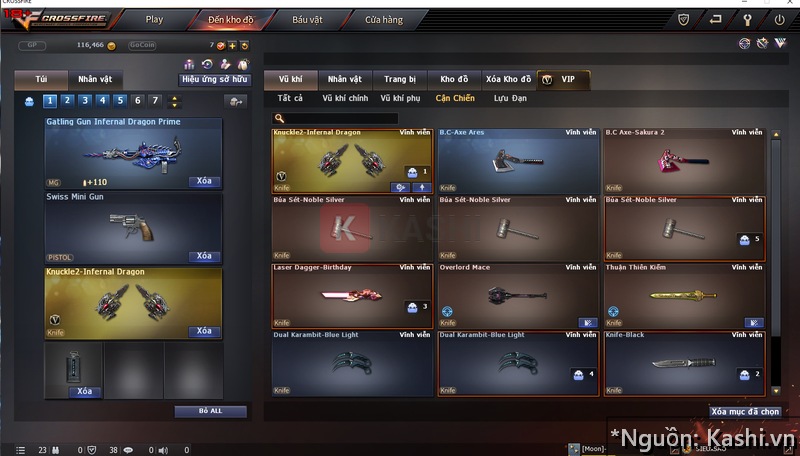Remove the Swiss Mini Gun pistol
Image resolution: width=800 pixels, height=456 pixels.
204,256
